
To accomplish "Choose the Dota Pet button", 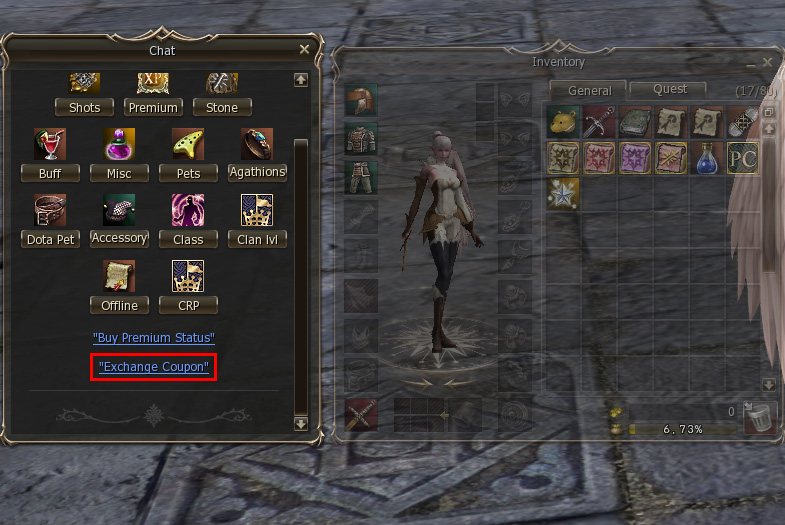I will pyautogui.click(x=50, y=239).
